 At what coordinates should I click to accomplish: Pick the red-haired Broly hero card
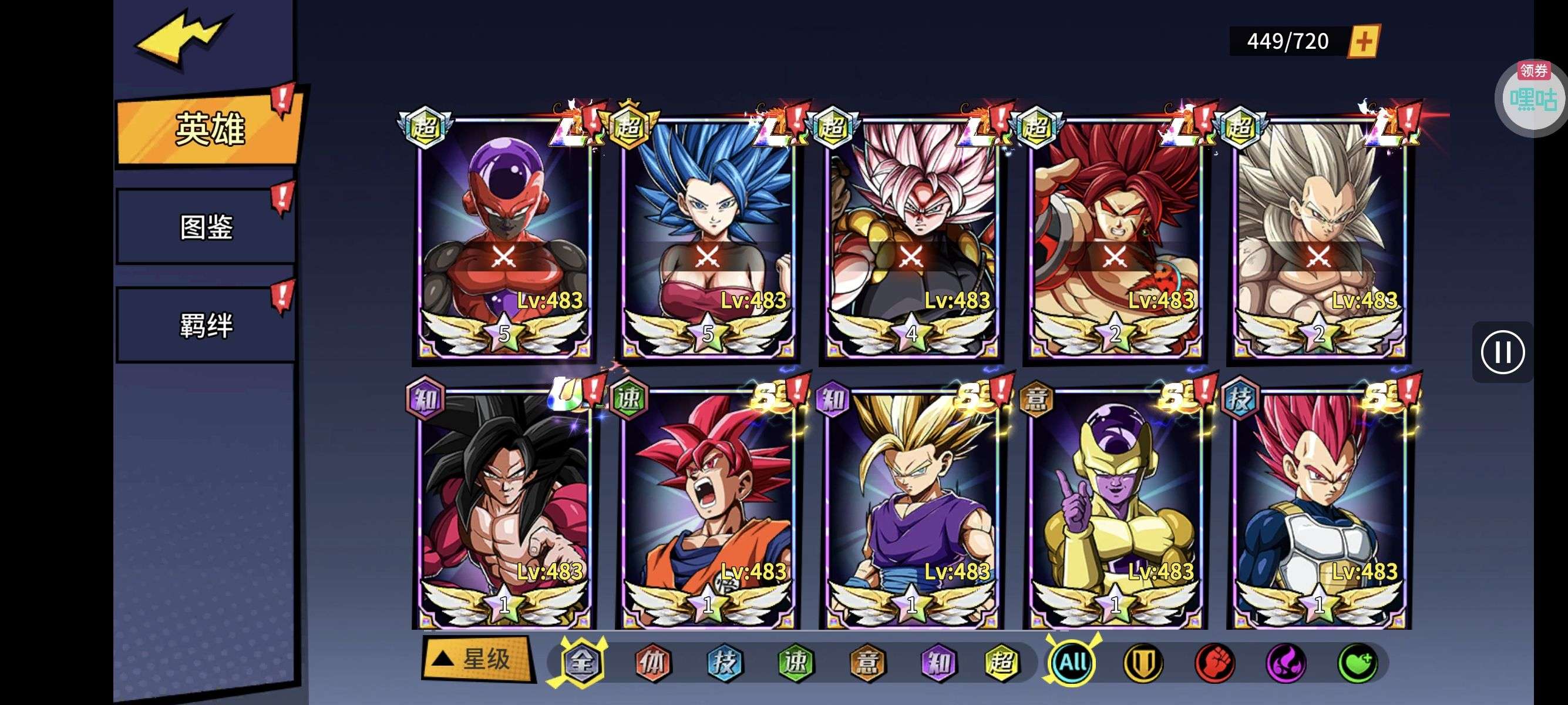click(x=1115, y=237)
